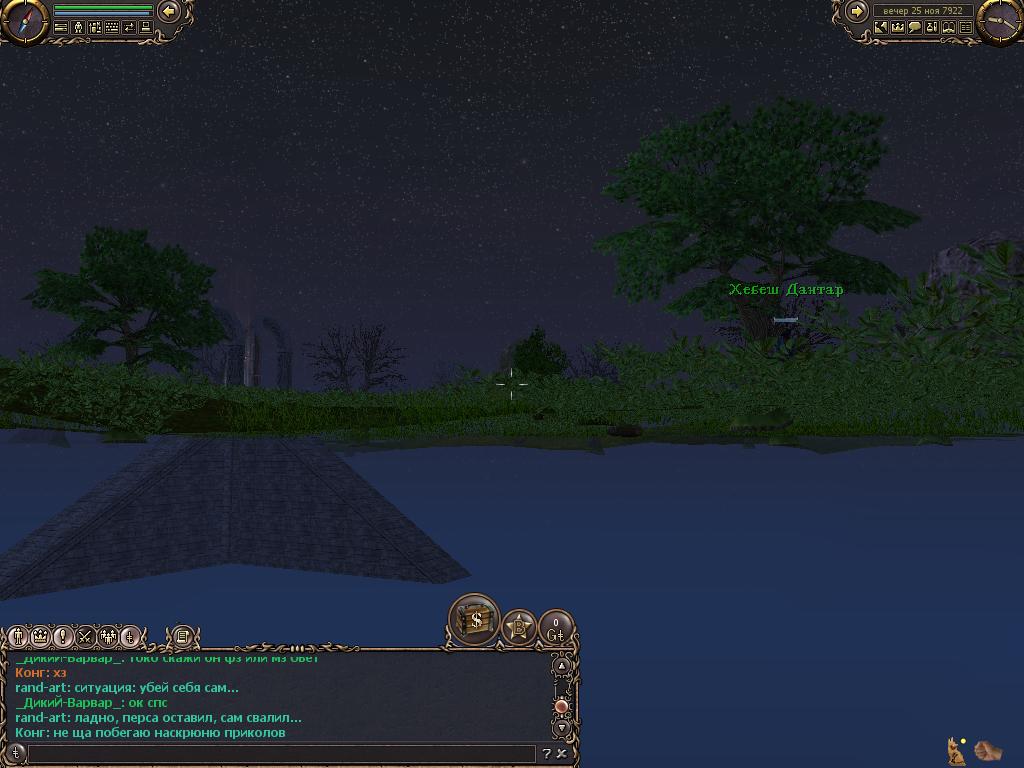
Task: Click the chat question mark help button
Action: [546, 754]
